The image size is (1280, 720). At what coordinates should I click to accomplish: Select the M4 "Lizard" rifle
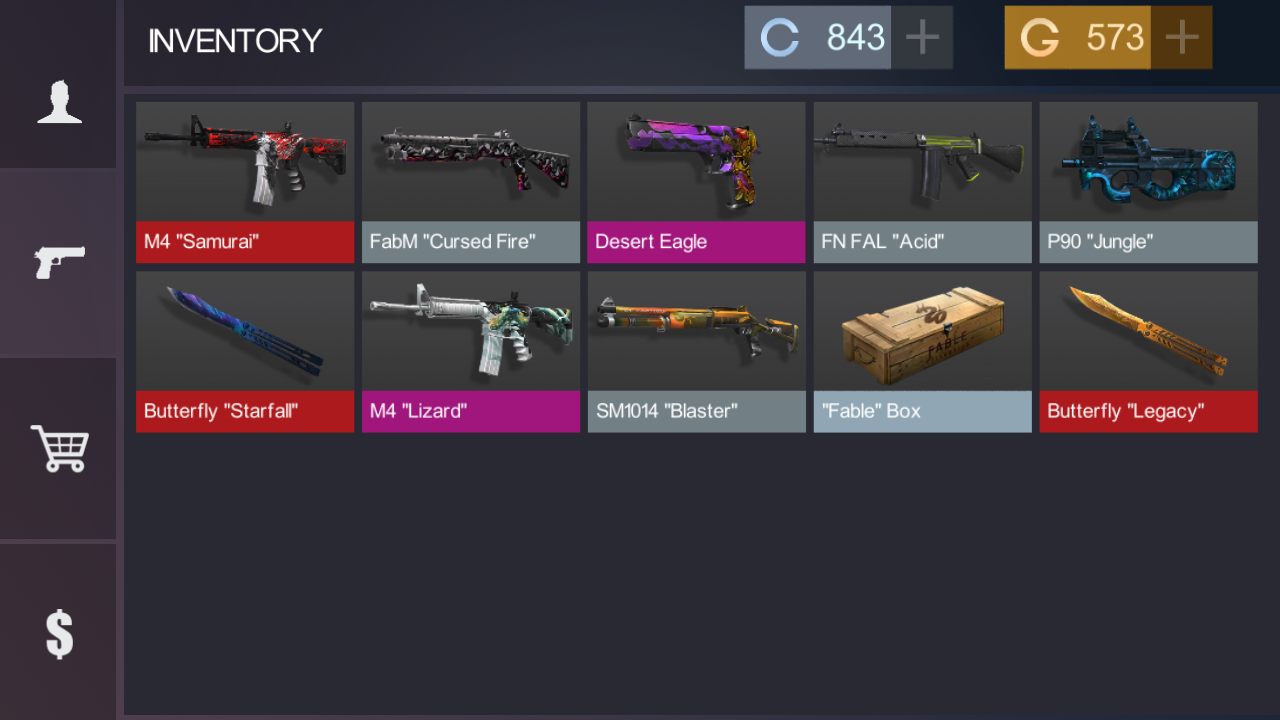470,350
